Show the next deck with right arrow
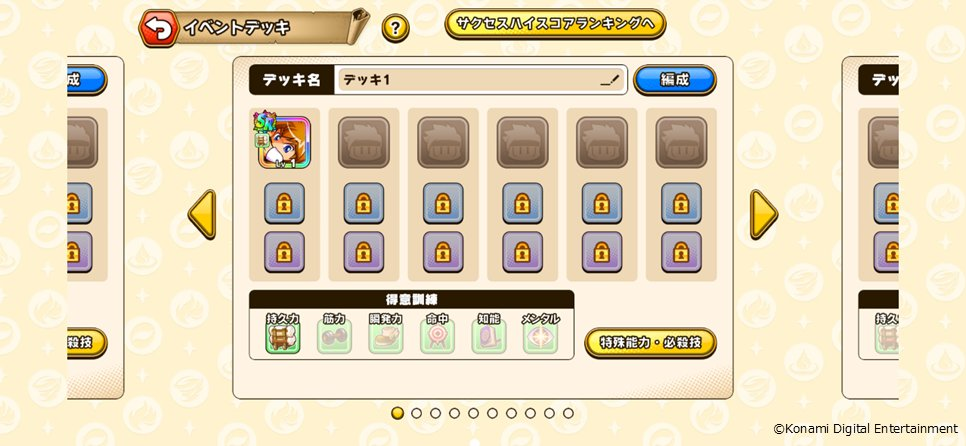The width and height of the screenshot is (966, 446). tap(764, 214)
